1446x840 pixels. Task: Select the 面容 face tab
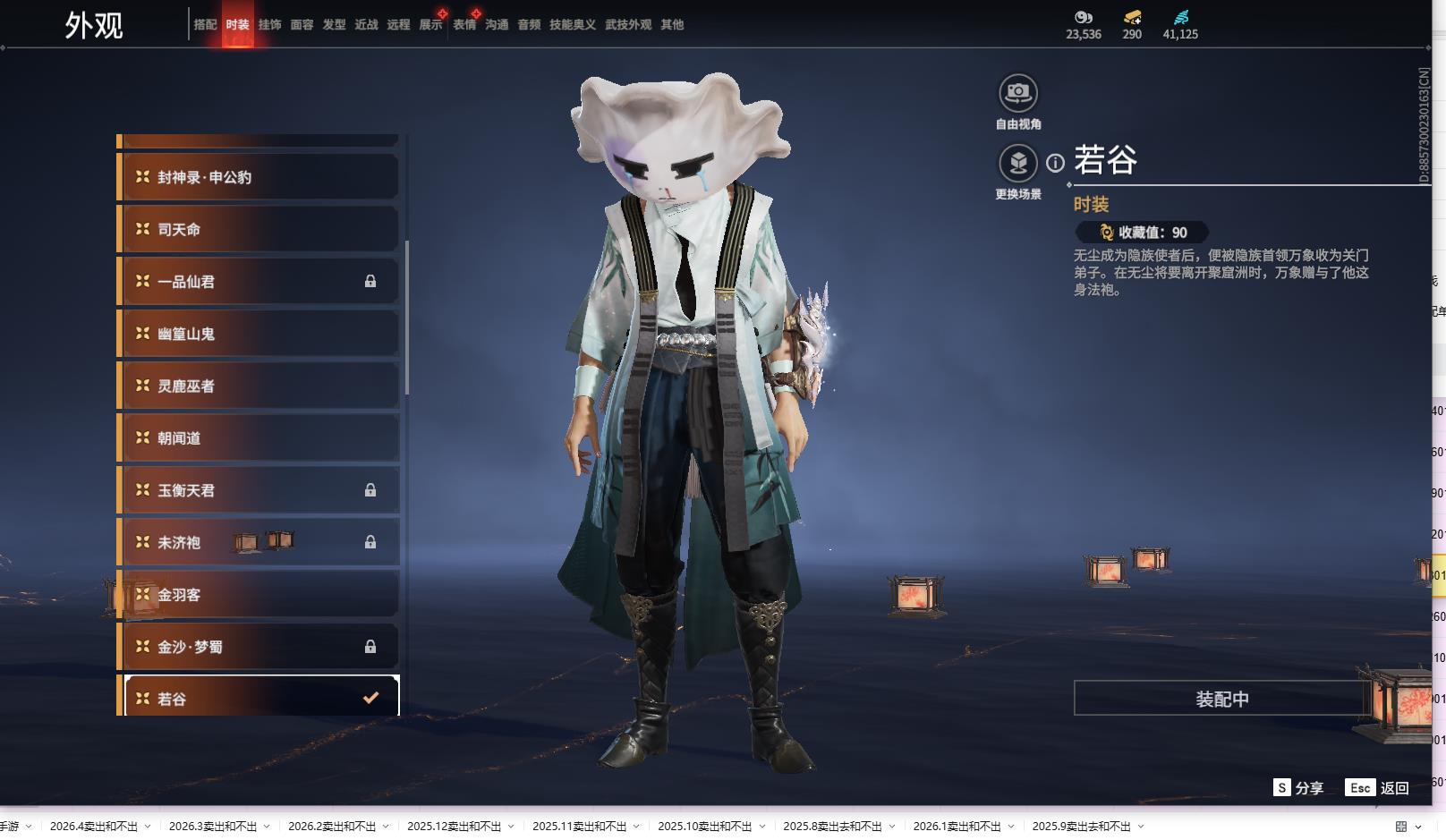tap(302, 25)
